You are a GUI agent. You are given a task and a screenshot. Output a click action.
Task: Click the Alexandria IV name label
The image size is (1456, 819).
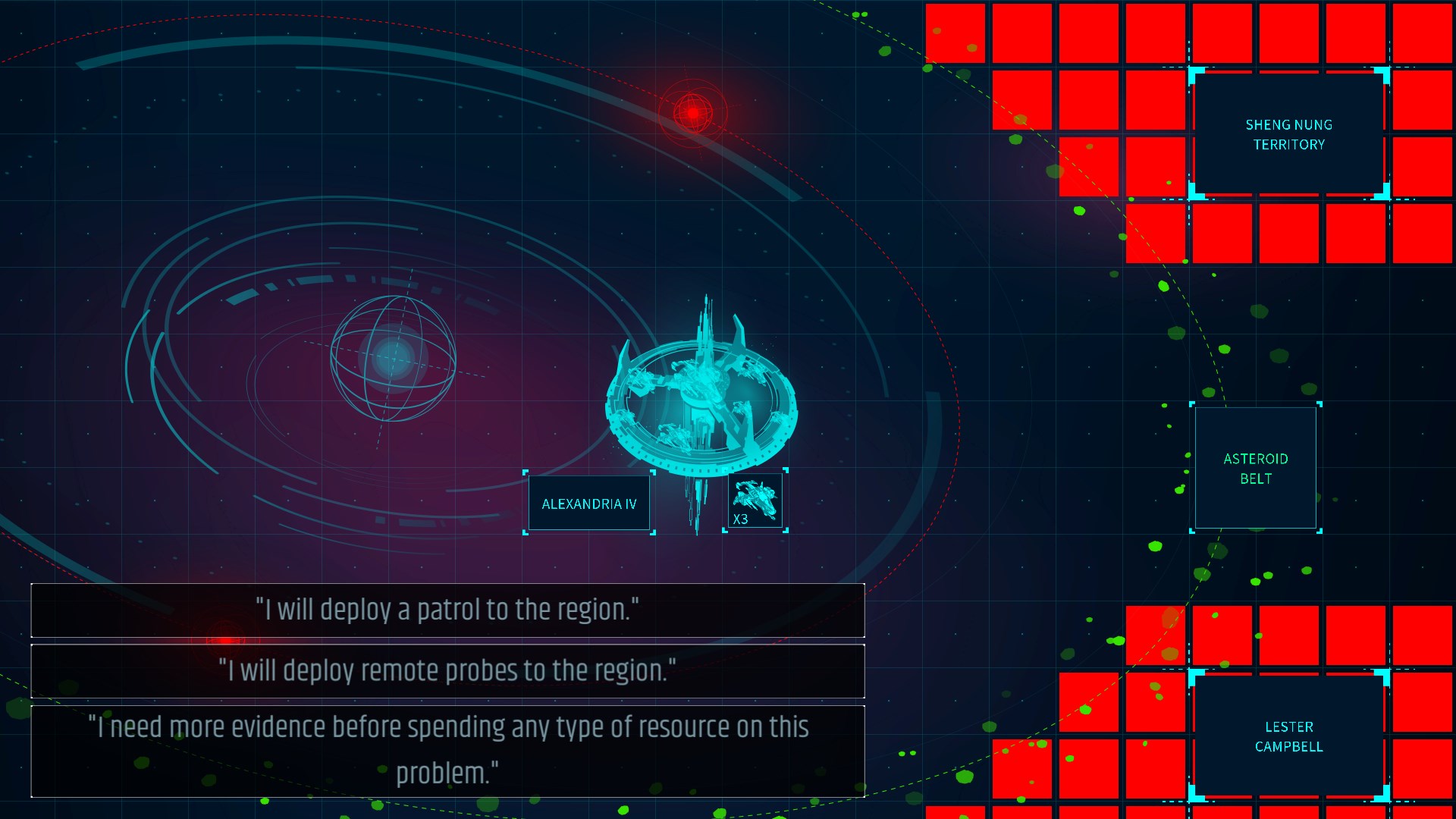588,503
